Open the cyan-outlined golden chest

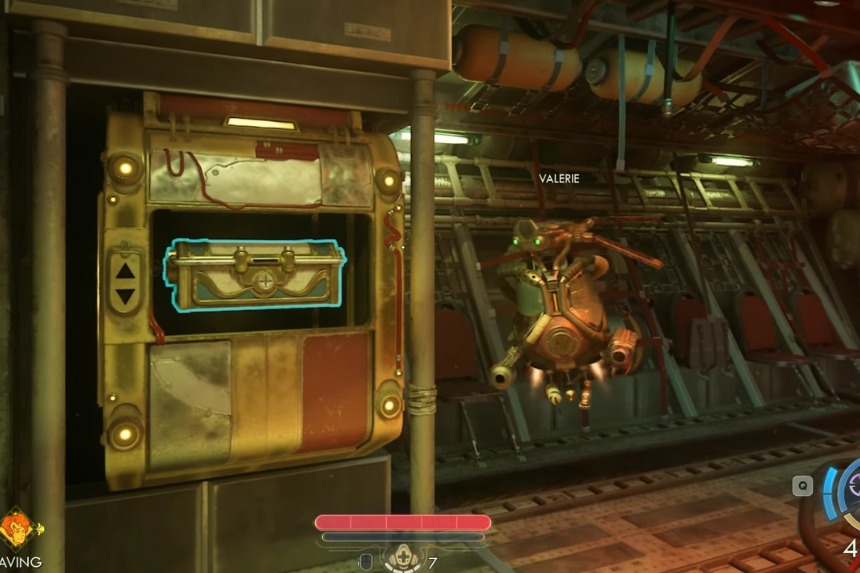click(x=253, y=274)
